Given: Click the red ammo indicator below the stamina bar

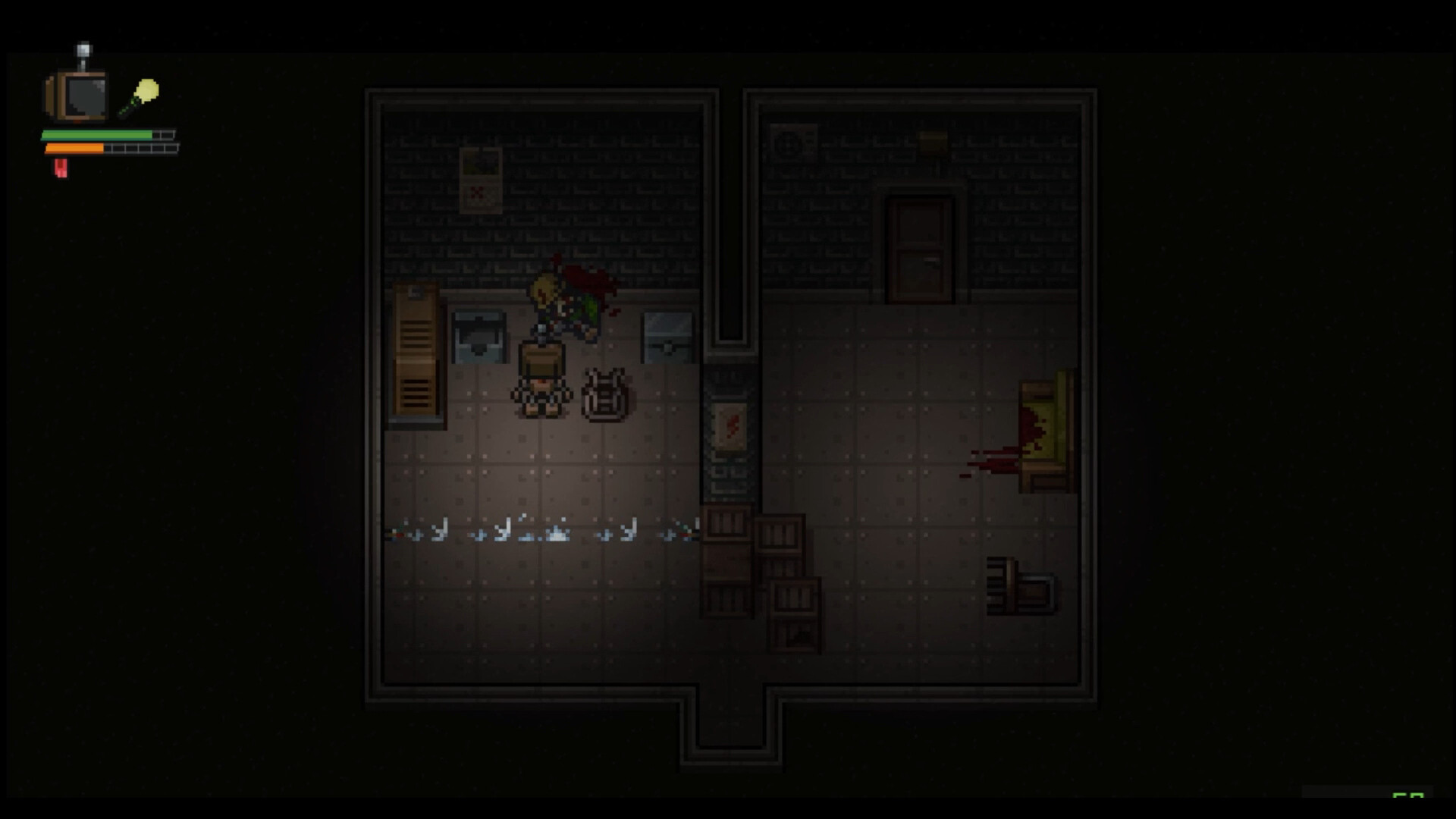Looking at the screenshot, I should coord(61,168).
